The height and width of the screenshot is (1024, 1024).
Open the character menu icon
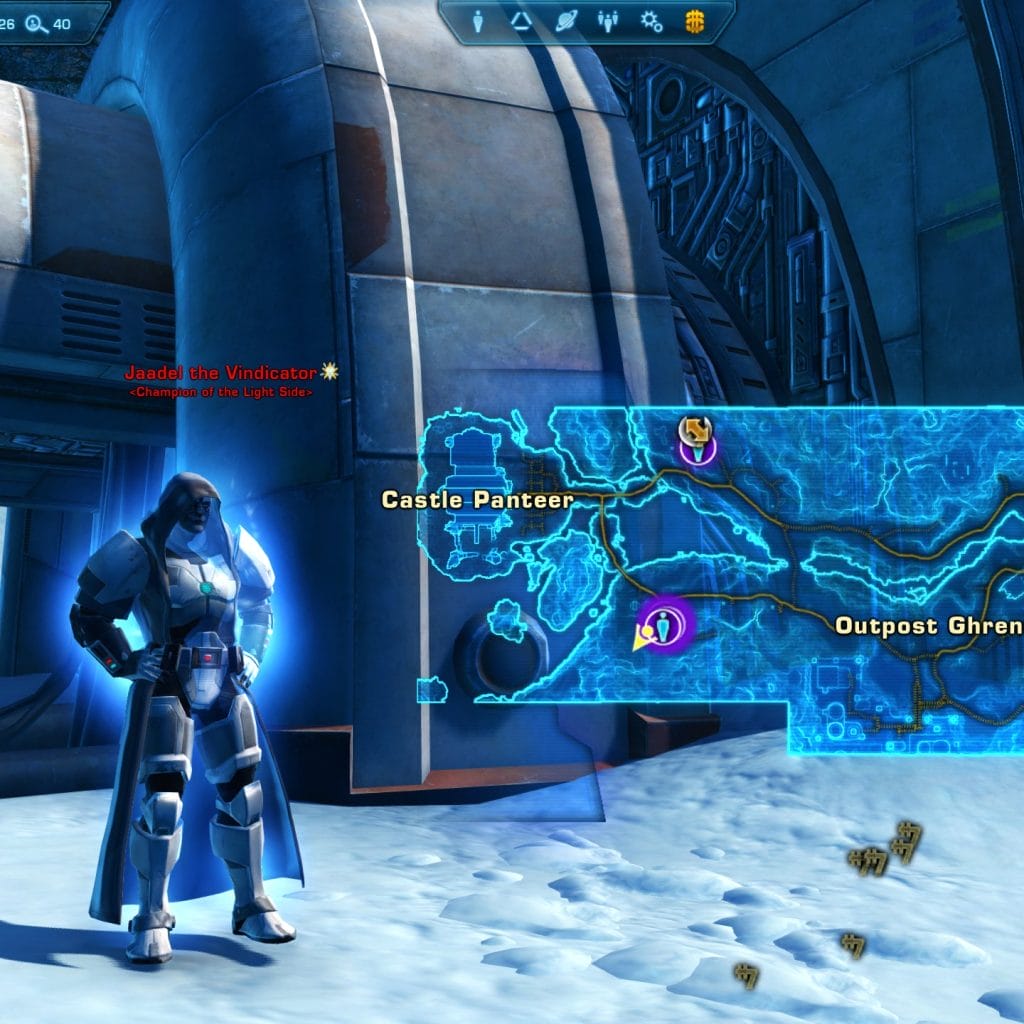pyautogui.click(x=478, y=22)
